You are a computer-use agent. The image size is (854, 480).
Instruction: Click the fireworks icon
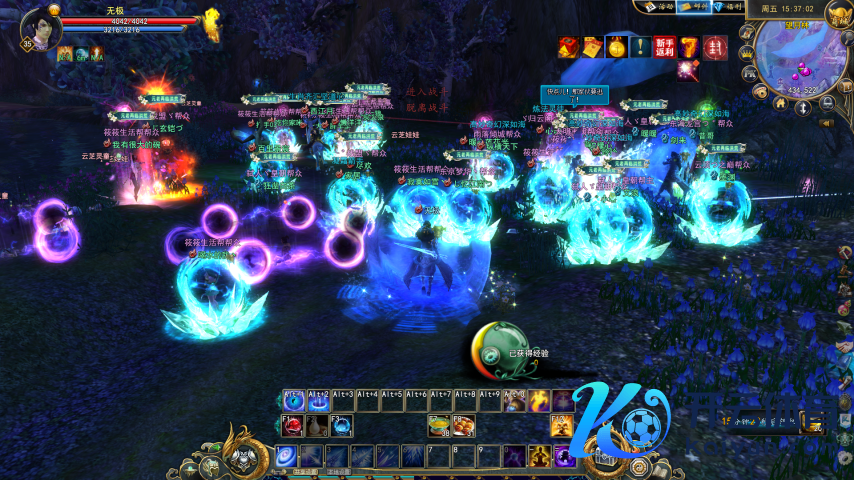pyautogui.click(x=687, y=69)
